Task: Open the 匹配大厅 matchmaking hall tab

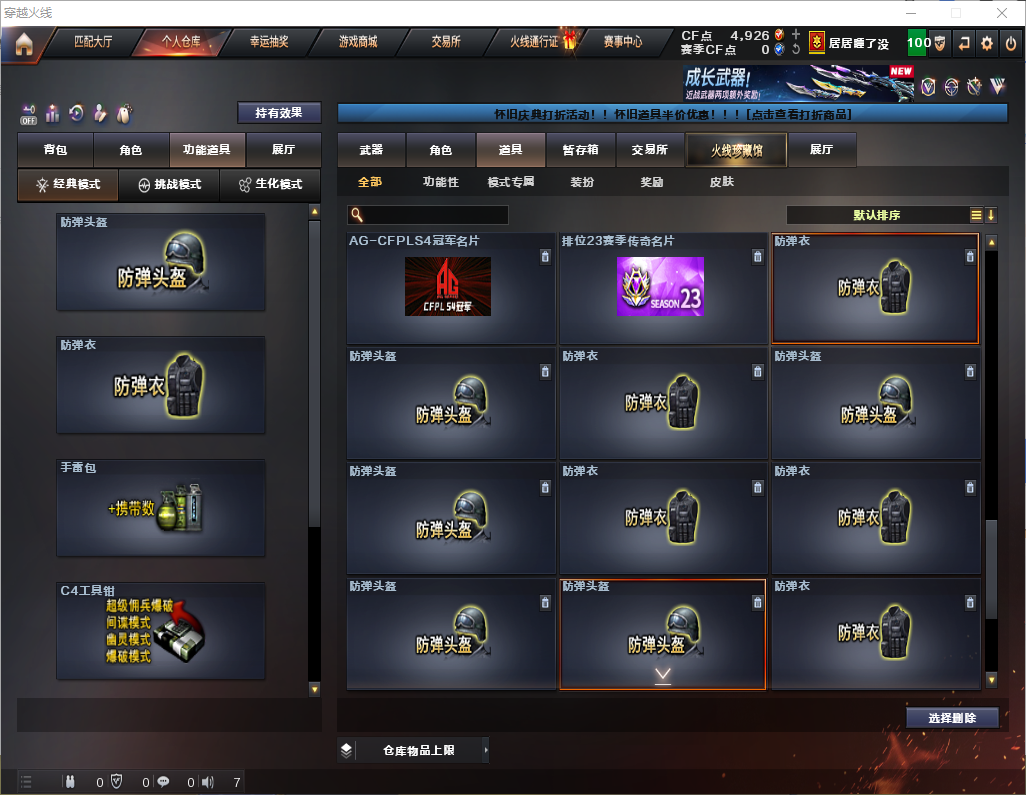Action: point(93,42)
